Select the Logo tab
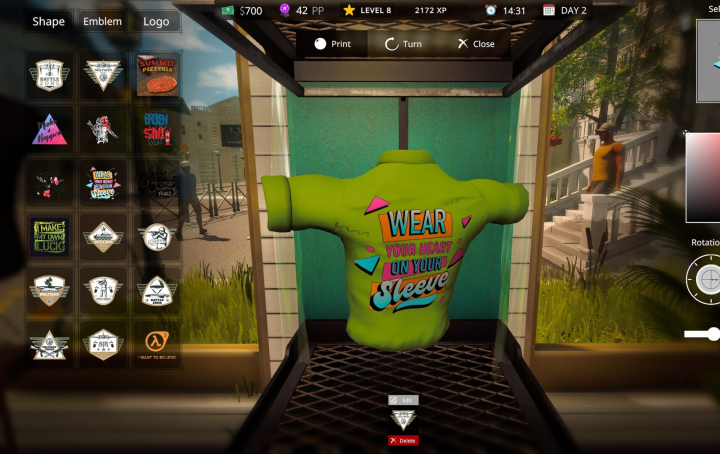 tap(155, 21)
